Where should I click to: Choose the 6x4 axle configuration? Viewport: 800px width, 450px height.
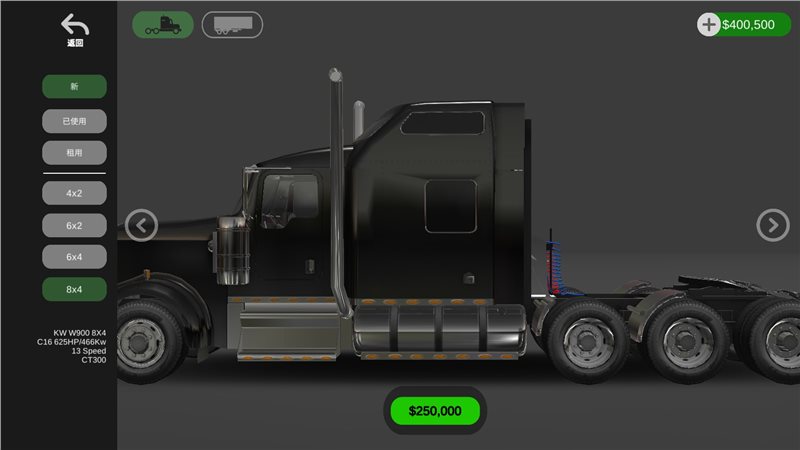pyautogui.click(x=74, y=257)
